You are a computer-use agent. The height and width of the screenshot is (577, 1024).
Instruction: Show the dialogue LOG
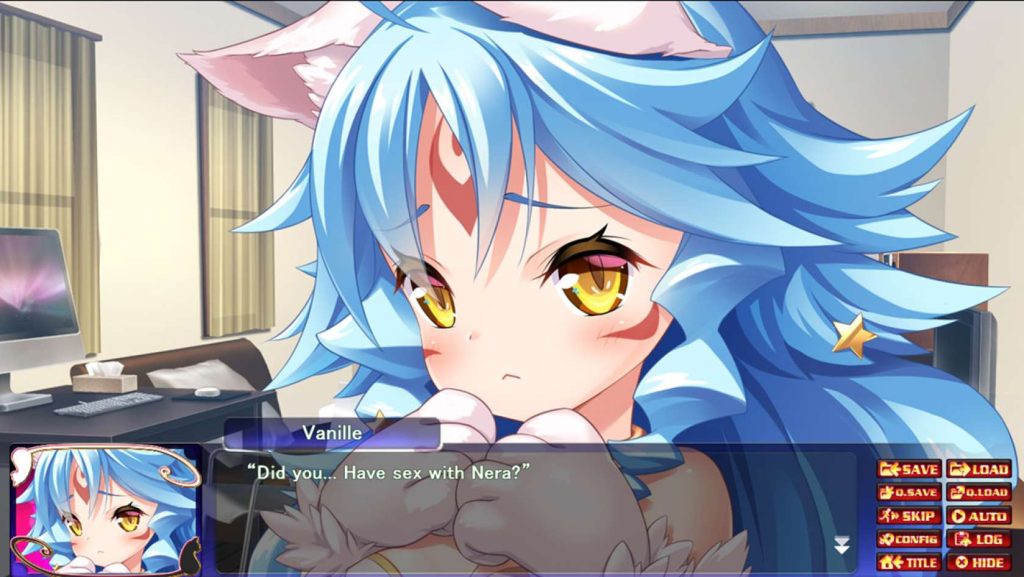(x=978, y=539)
